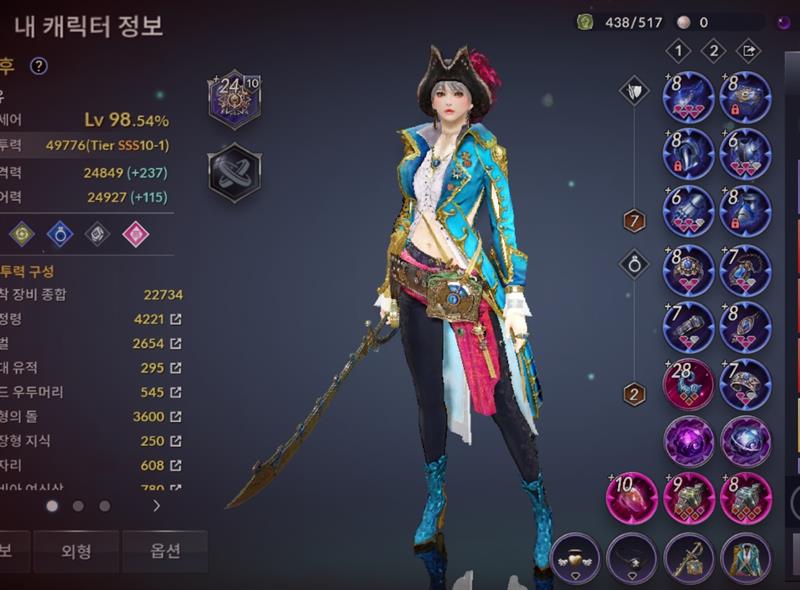800x590 pixels.
Task: Select the pink diamond buff icon
Action: (x=134, y=234)
